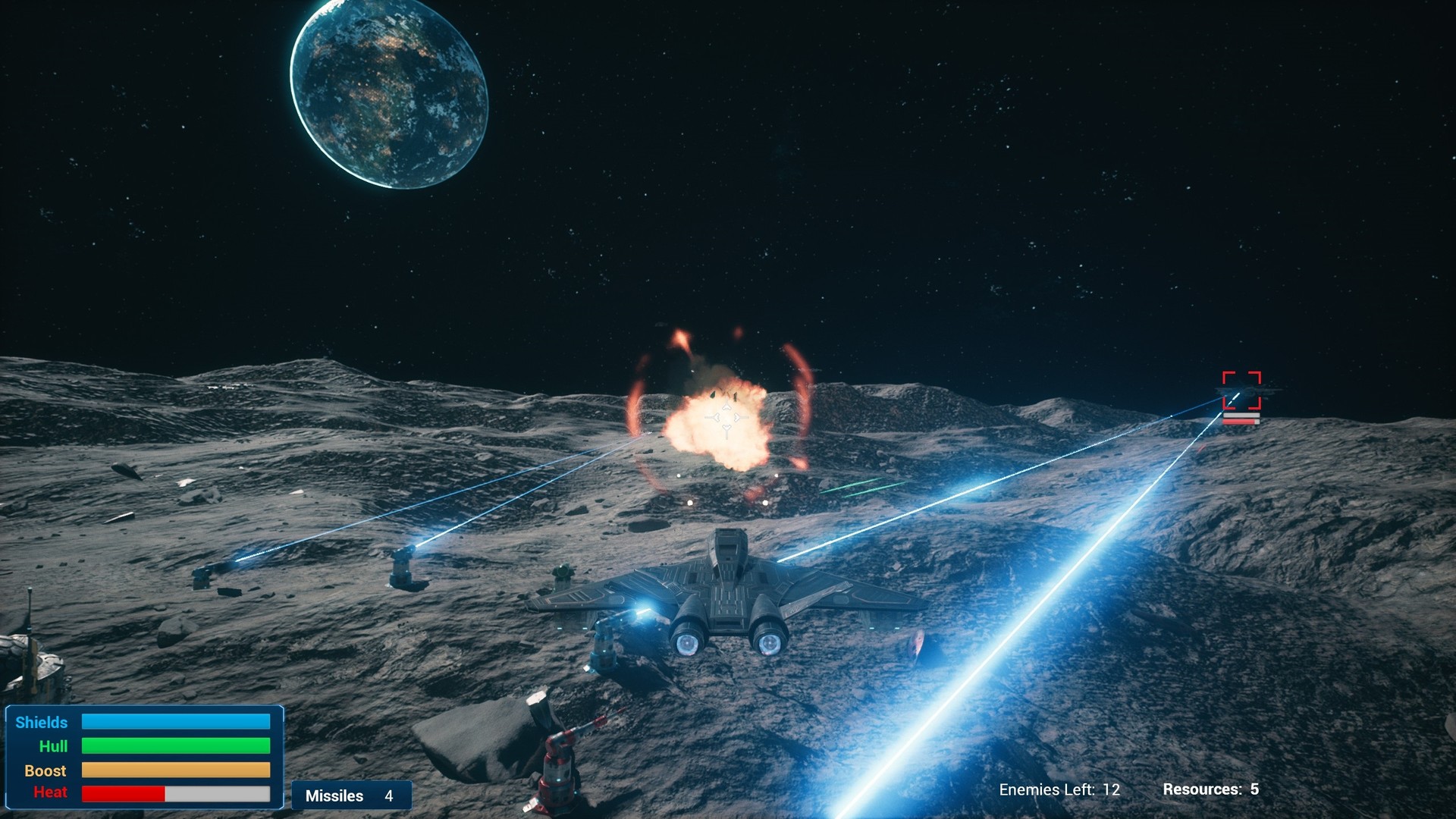Select the enemy marked by red target brackets
Viewport: 1456px width, 819px height.
1241,392
